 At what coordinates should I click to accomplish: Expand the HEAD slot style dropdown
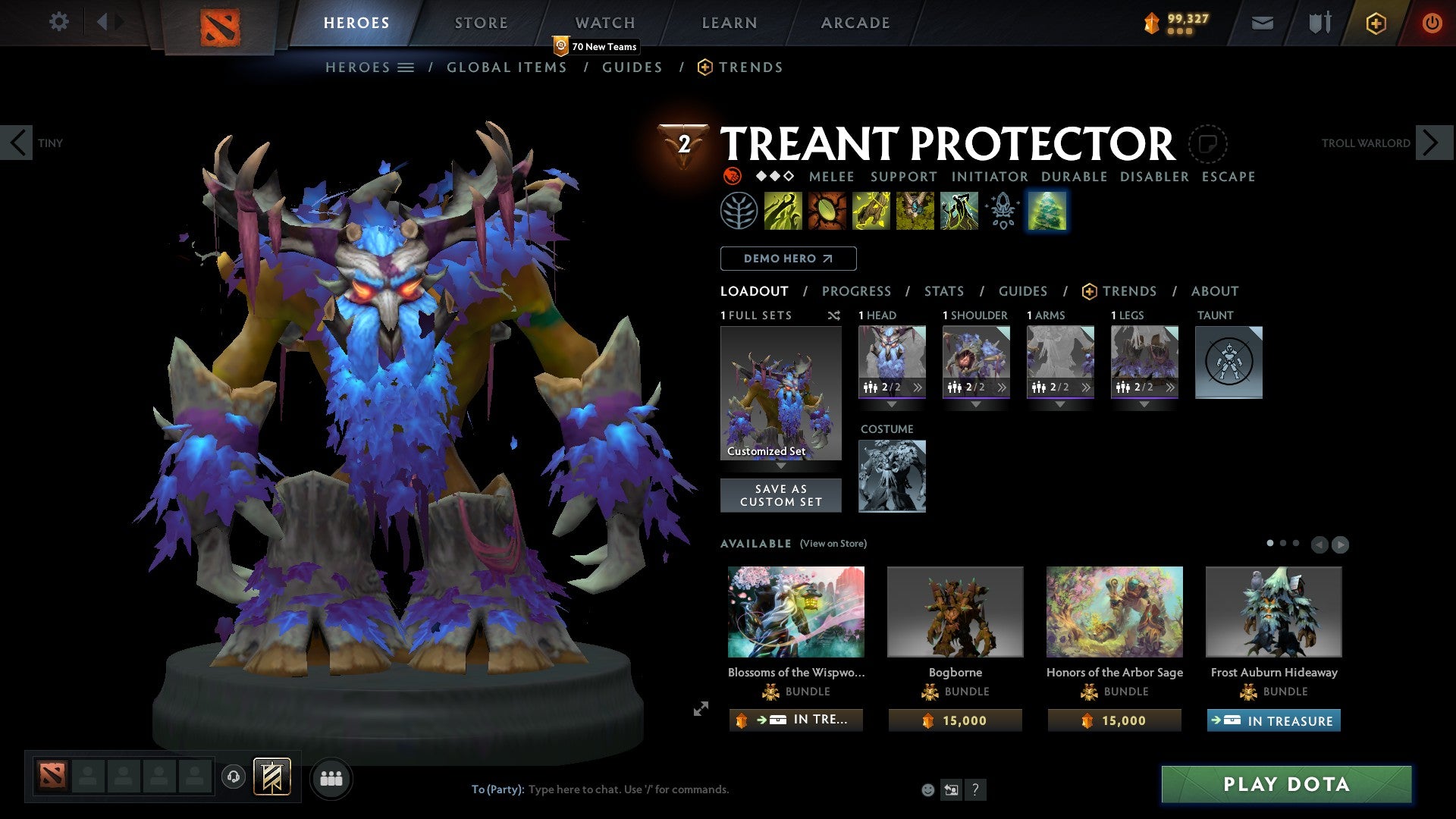[893, 405]
